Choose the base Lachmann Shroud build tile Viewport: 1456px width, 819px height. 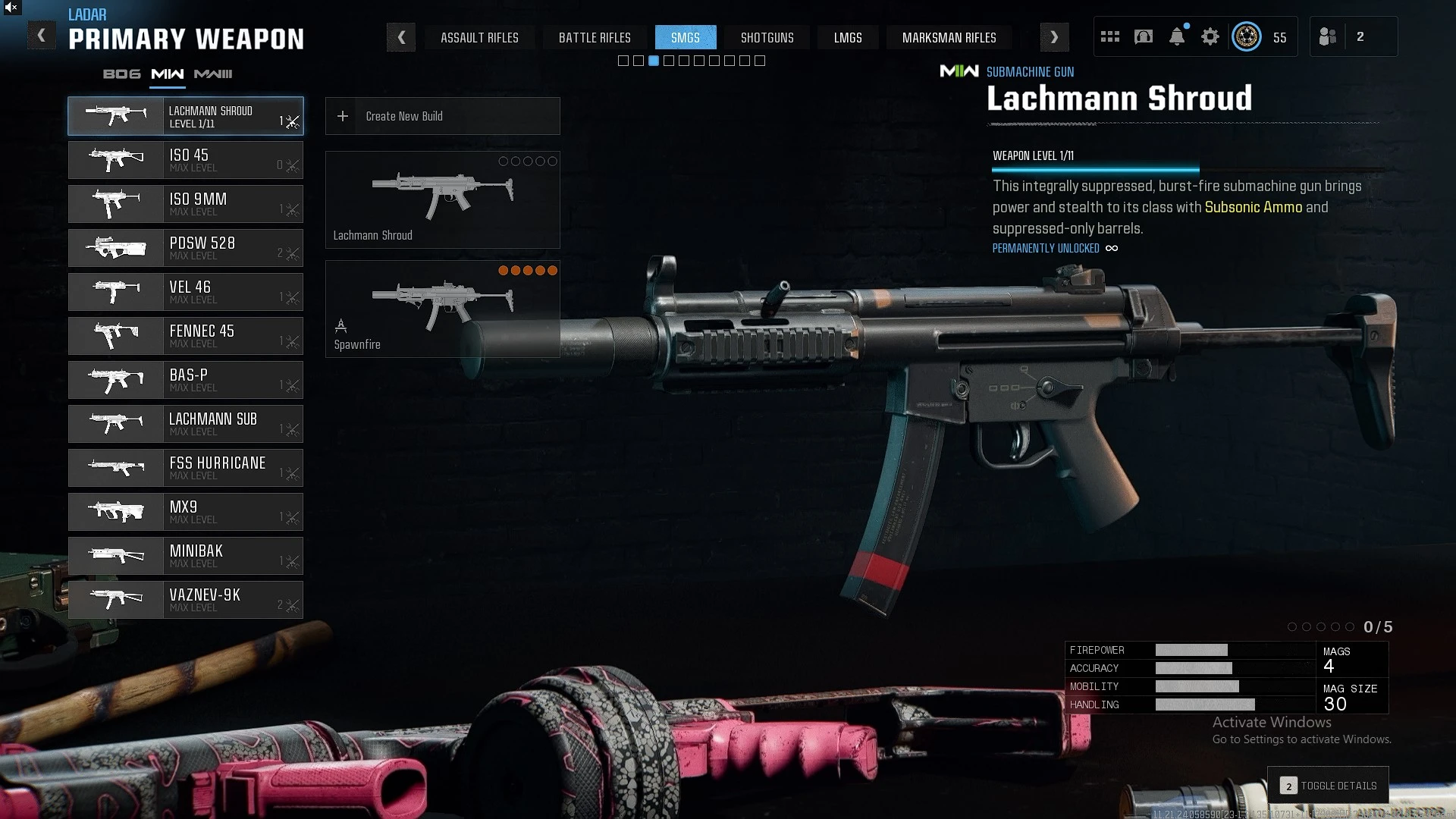tap(442, 199)
